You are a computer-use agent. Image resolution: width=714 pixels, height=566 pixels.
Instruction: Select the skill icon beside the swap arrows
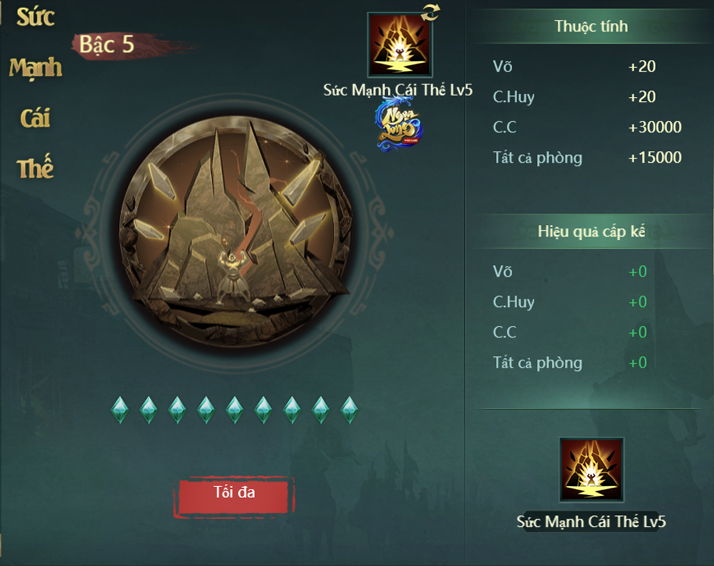[399, 46]
